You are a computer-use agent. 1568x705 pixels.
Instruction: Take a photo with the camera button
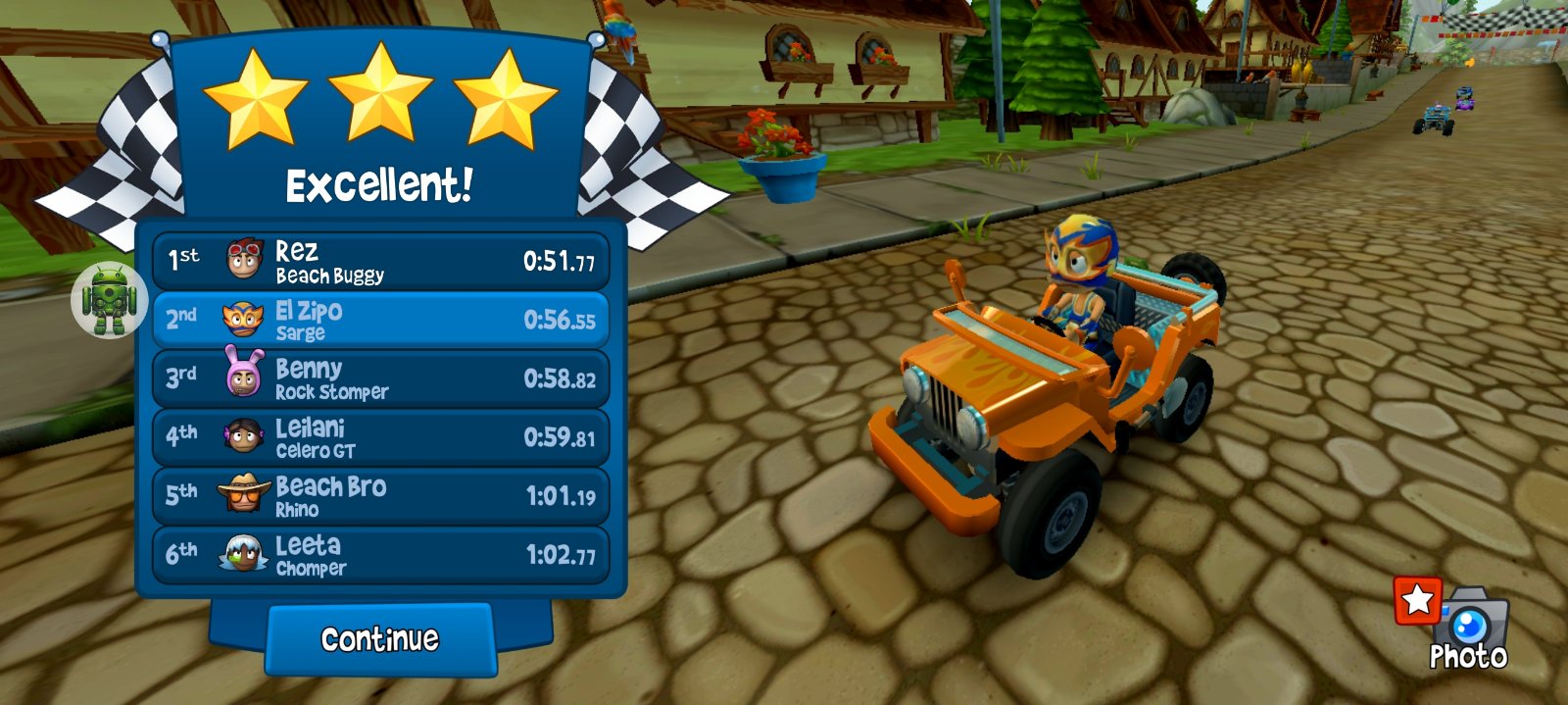point(1468,628)
